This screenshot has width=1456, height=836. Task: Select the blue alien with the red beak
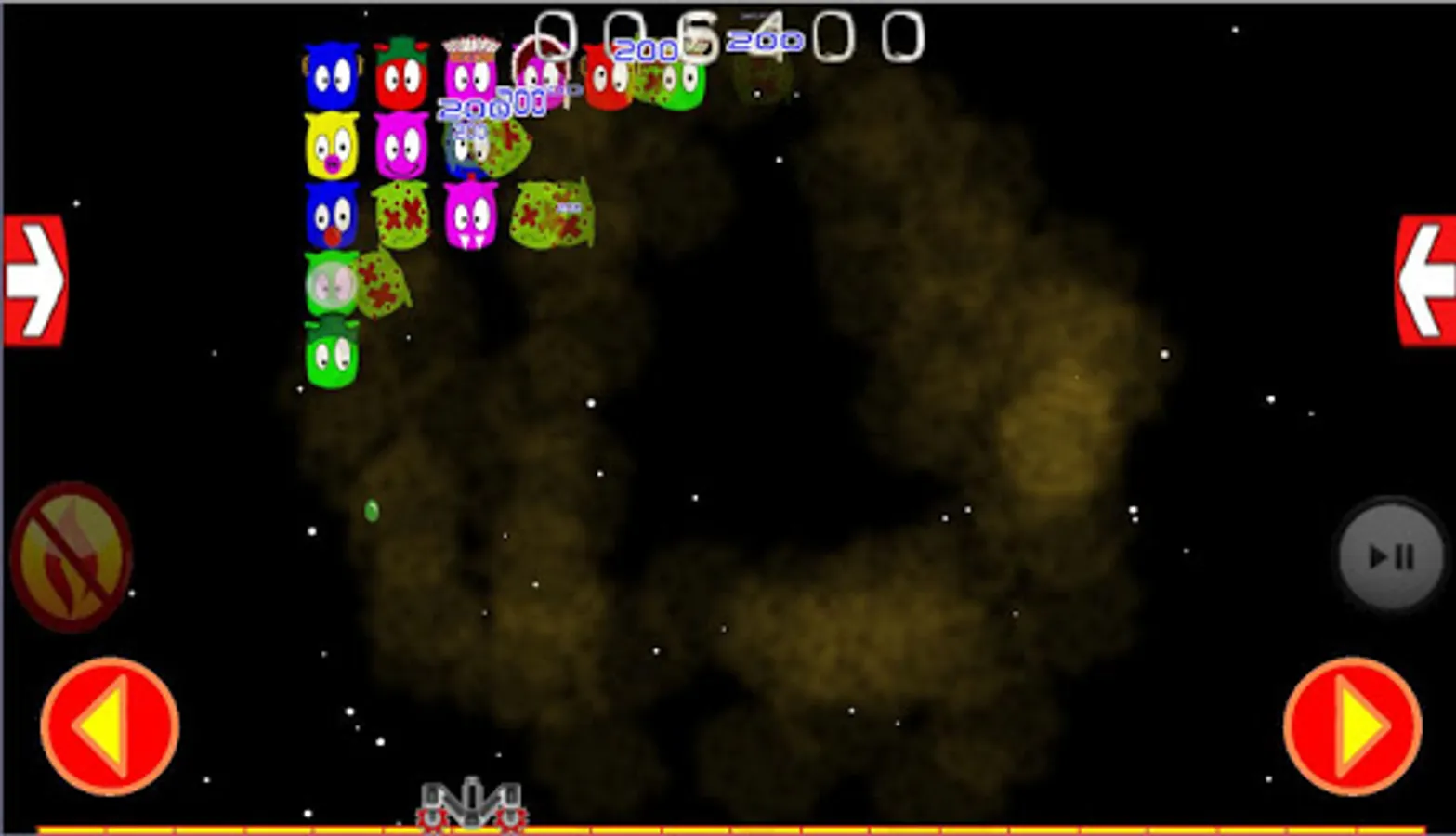point(332,216)
